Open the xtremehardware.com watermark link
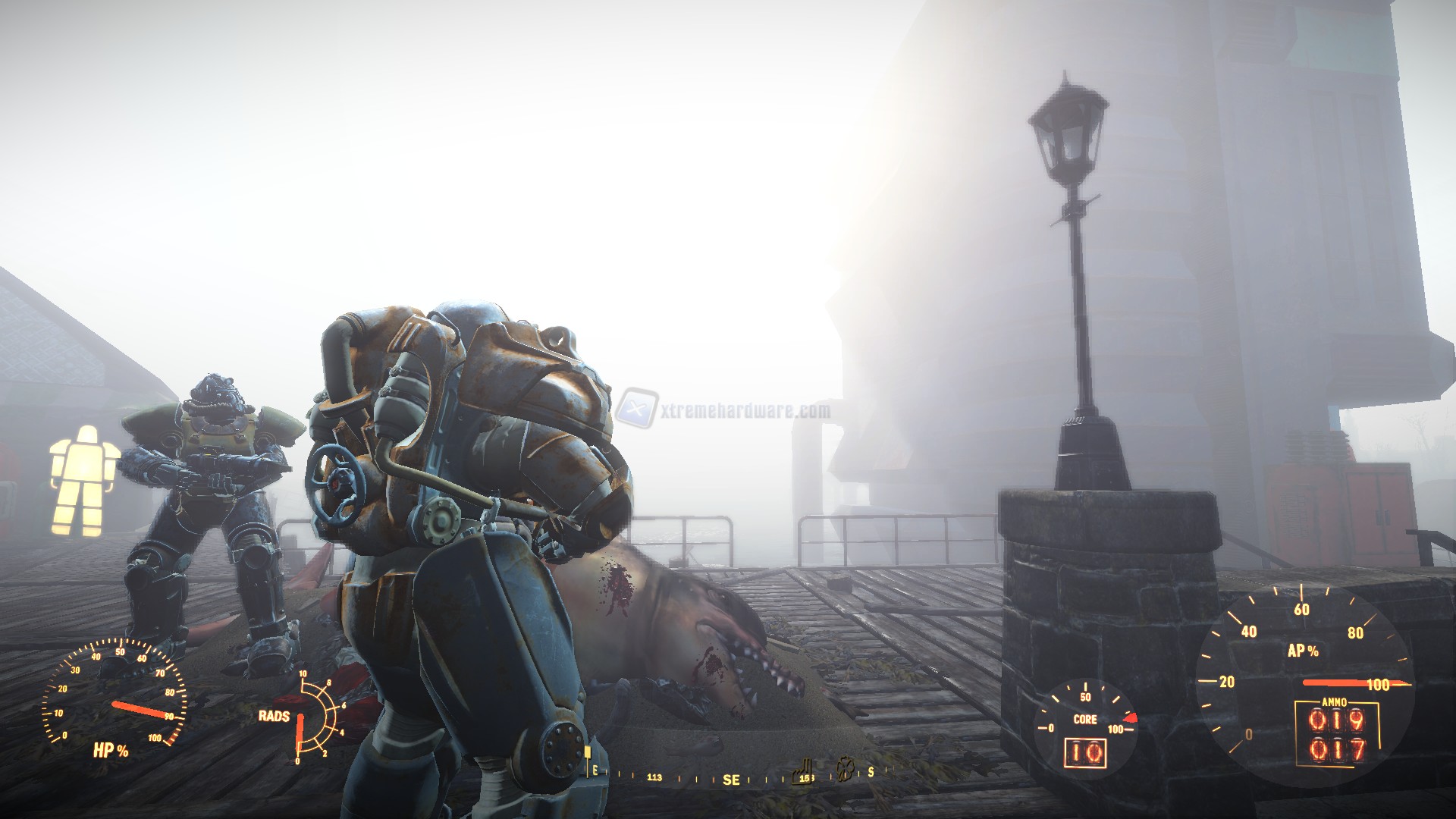Image resolution: width=1456 pixels, height=819 pixels. pos(723,411)
